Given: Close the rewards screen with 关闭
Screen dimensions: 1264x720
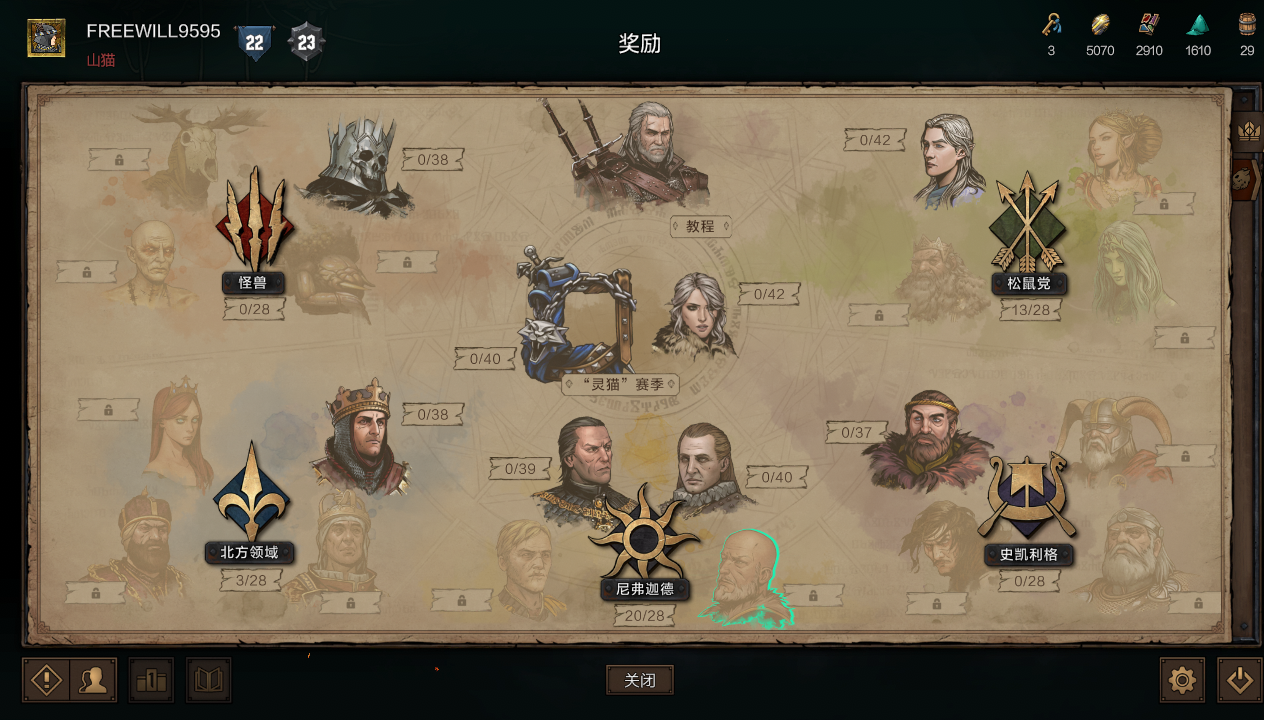Looking at the screenshot, I should tap(639, 680).
